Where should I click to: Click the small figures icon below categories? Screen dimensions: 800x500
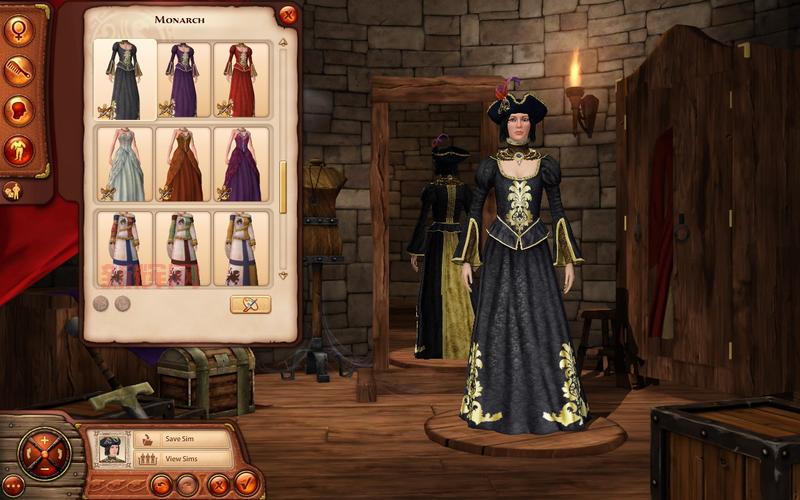coord(14,190)
